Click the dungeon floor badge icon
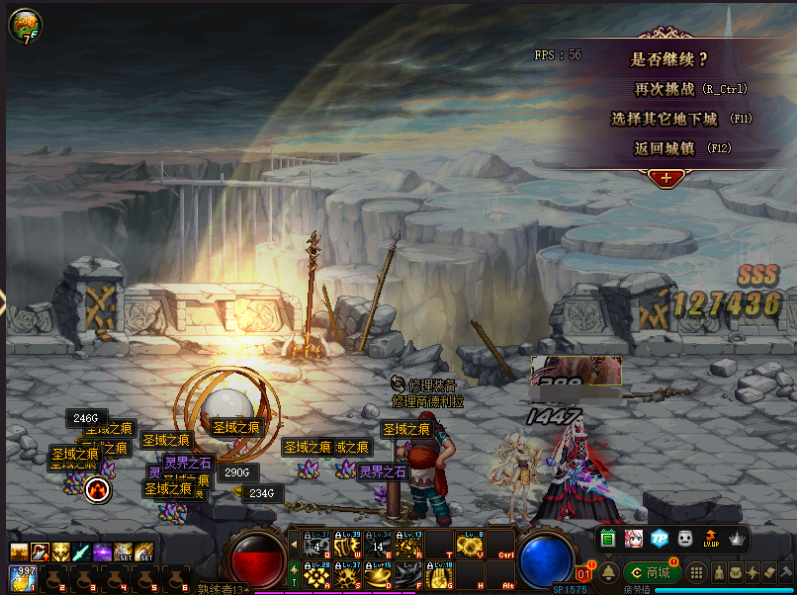 pos(24,24)
